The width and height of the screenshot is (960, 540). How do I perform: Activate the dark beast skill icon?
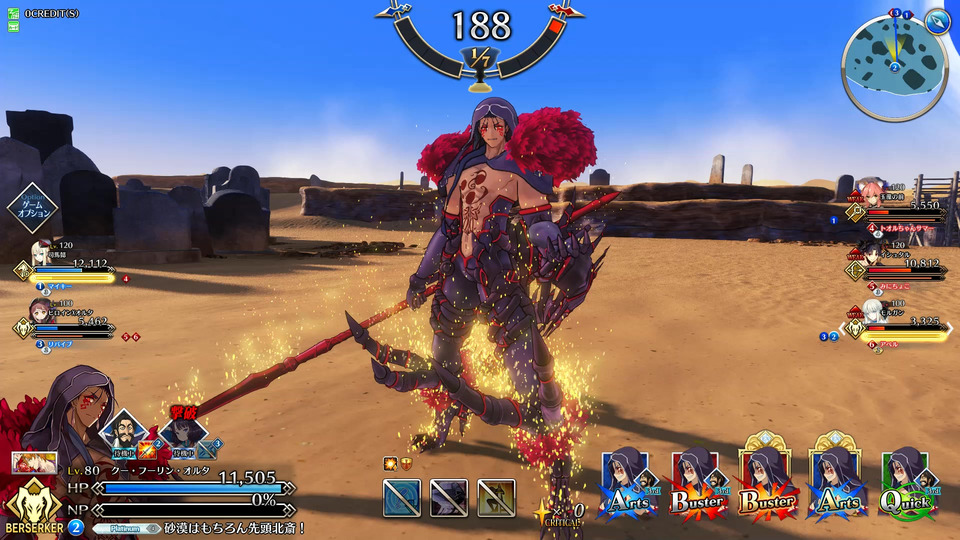coord(449,497)
